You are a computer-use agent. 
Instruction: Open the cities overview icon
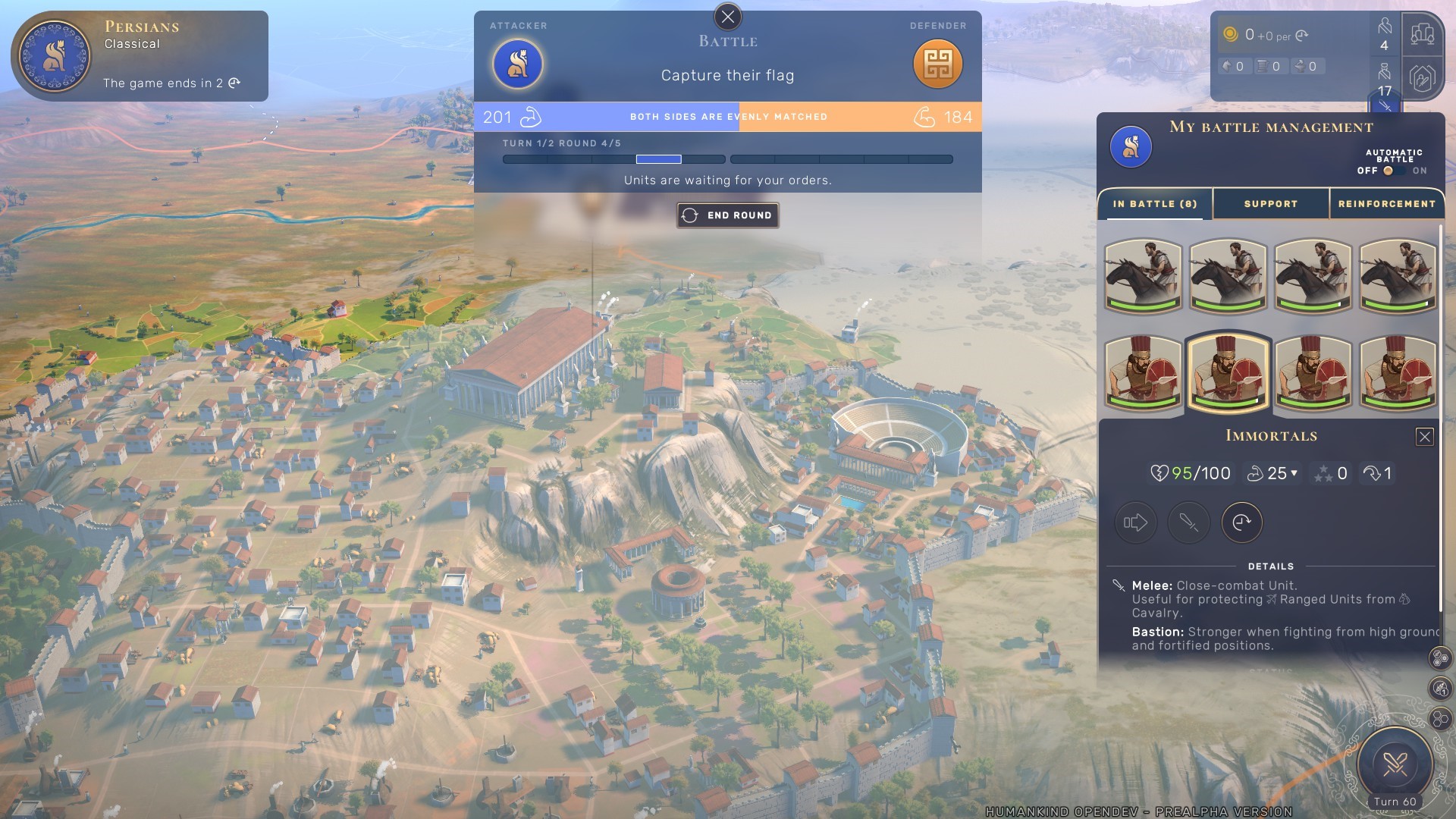click(1422, 34)
